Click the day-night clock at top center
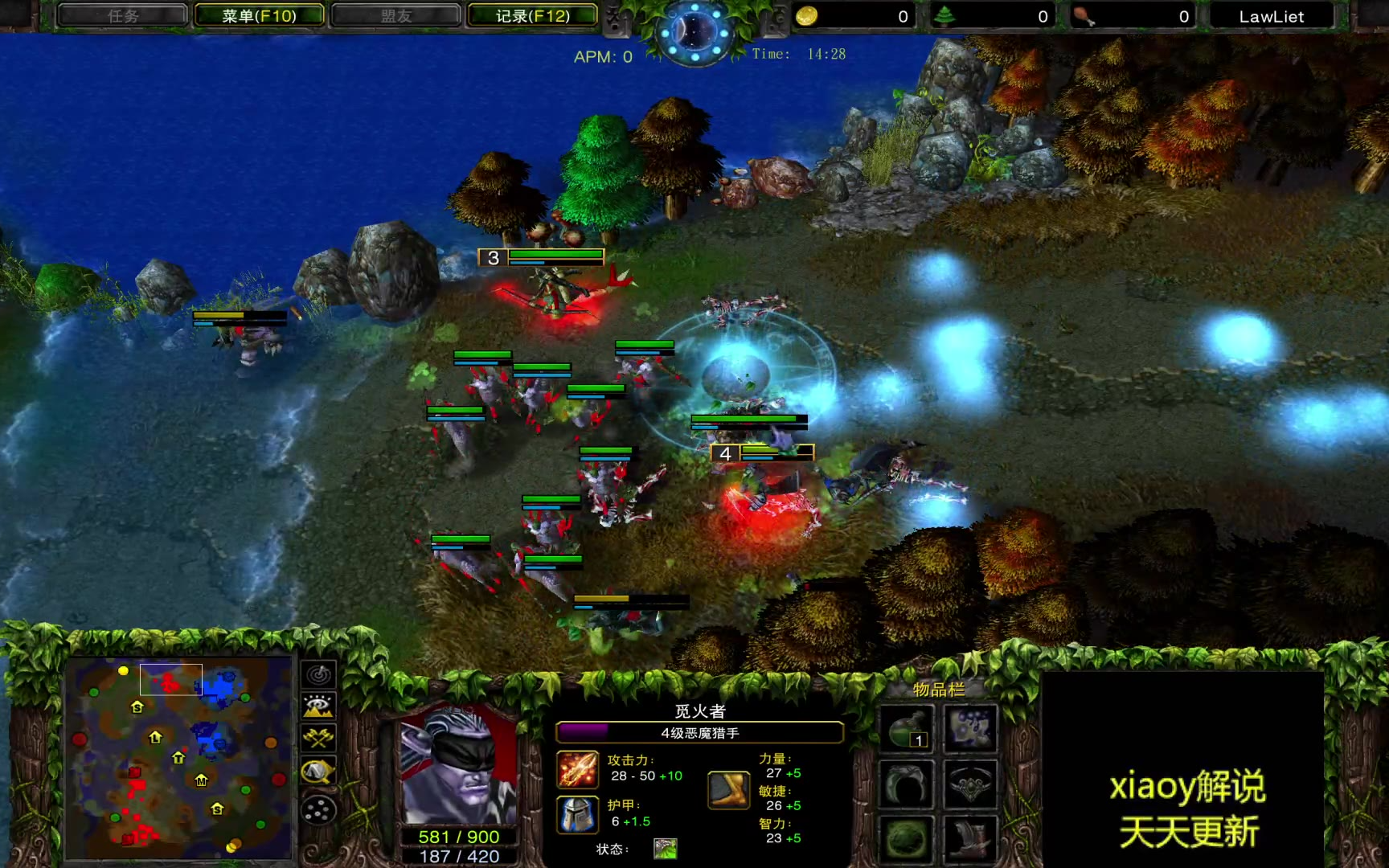Viewport: 1389px width, 868px height. coord(694,32)
